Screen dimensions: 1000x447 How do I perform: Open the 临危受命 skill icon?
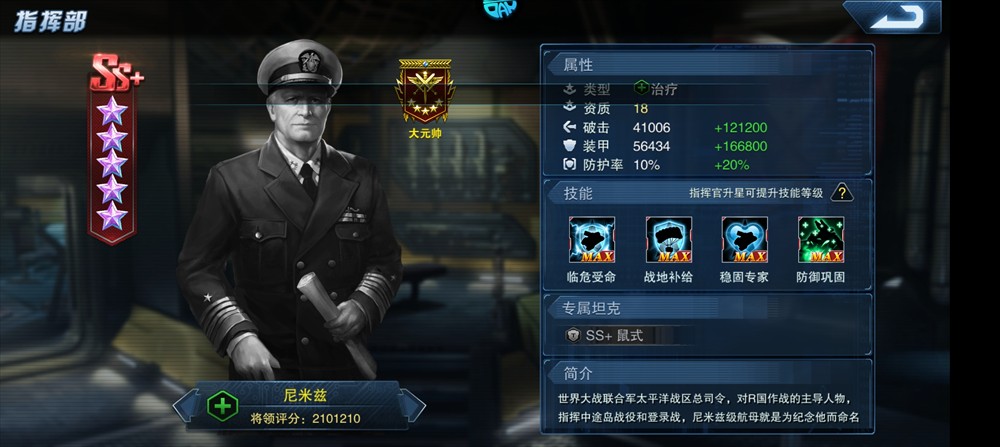pos(591,240)
